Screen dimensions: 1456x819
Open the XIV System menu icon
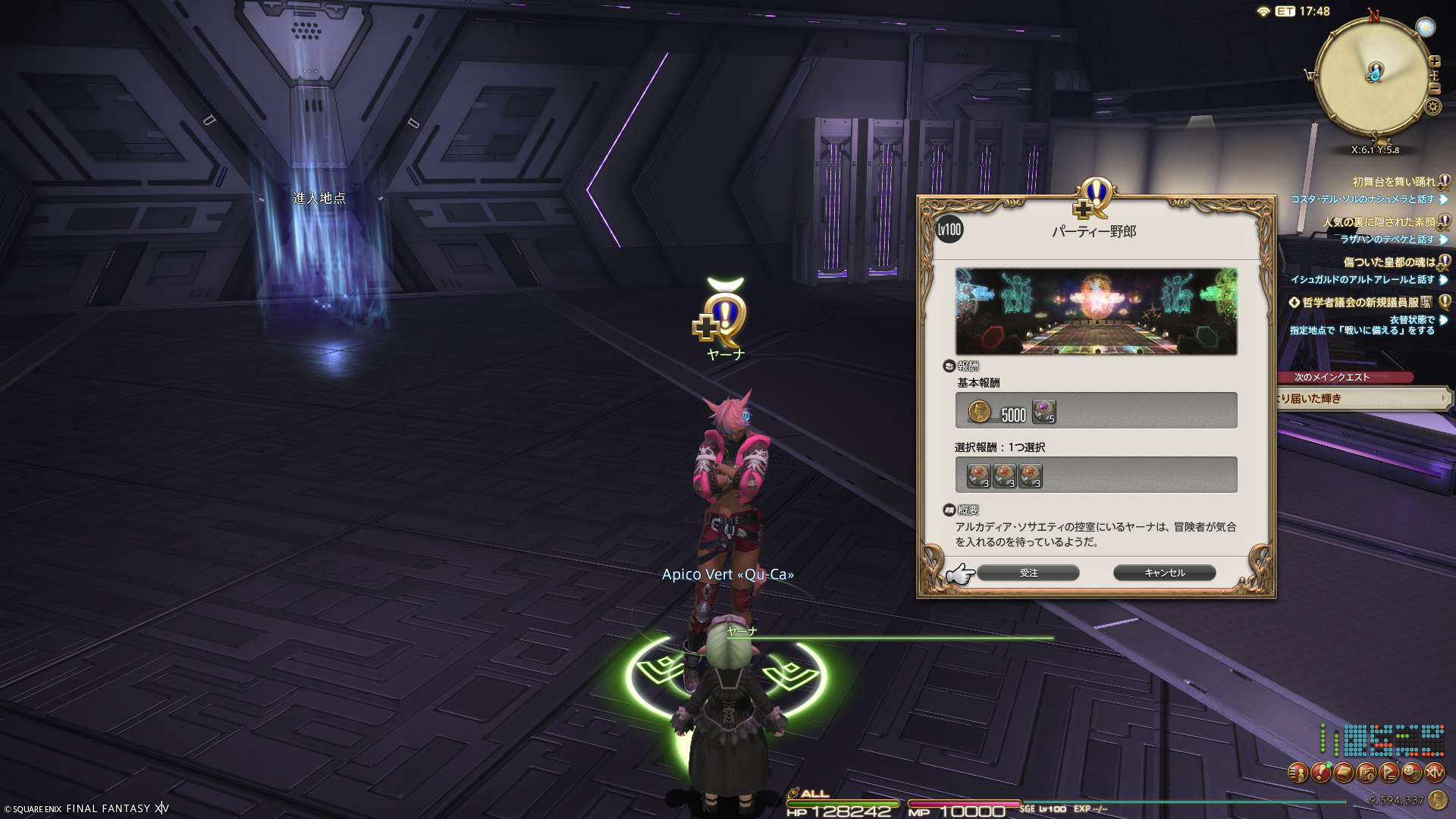1434,773
